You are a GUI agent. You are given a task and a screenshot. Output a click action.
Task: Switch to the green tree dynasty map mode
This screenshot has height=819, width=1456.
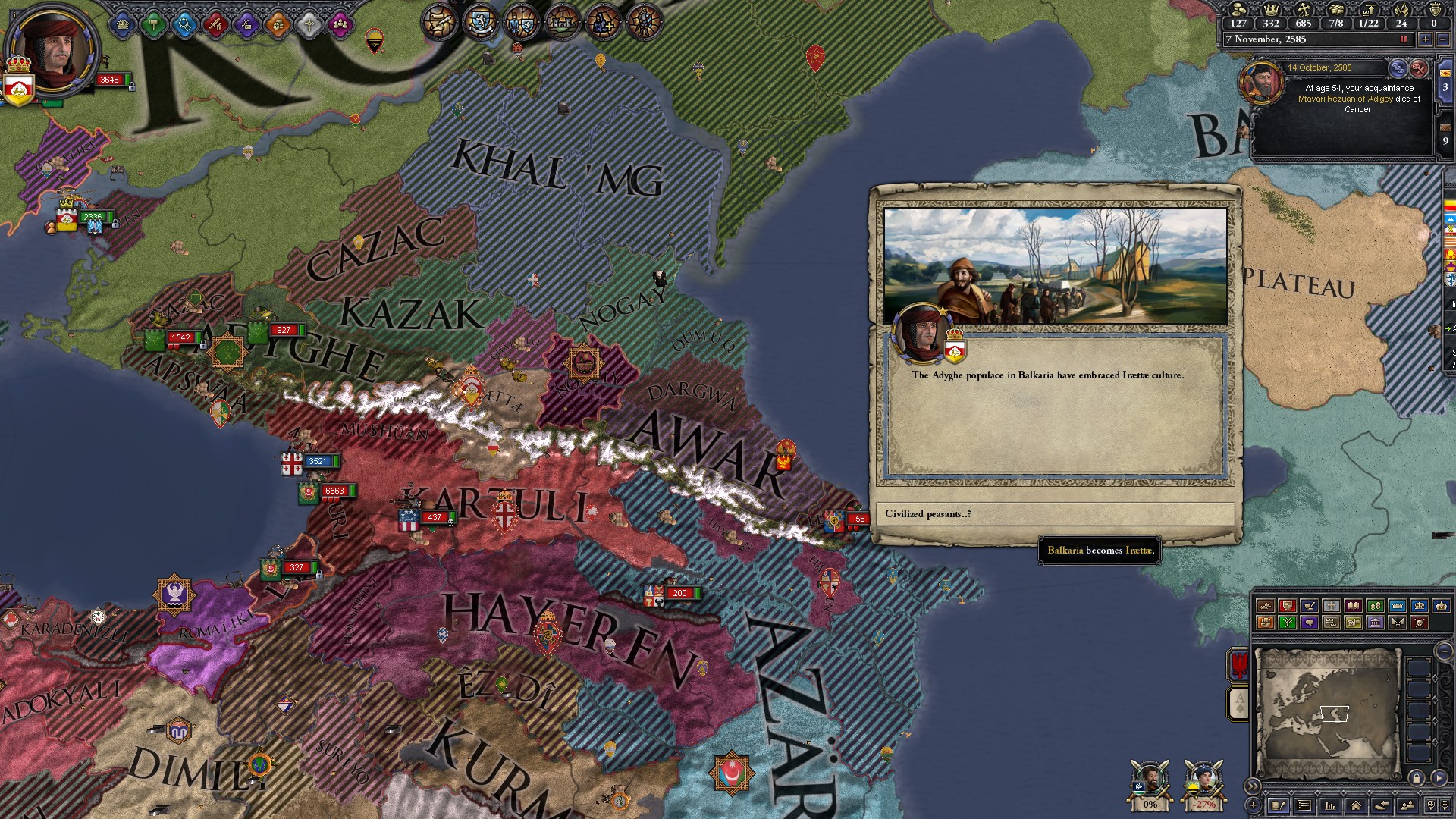coord(1287,623)
